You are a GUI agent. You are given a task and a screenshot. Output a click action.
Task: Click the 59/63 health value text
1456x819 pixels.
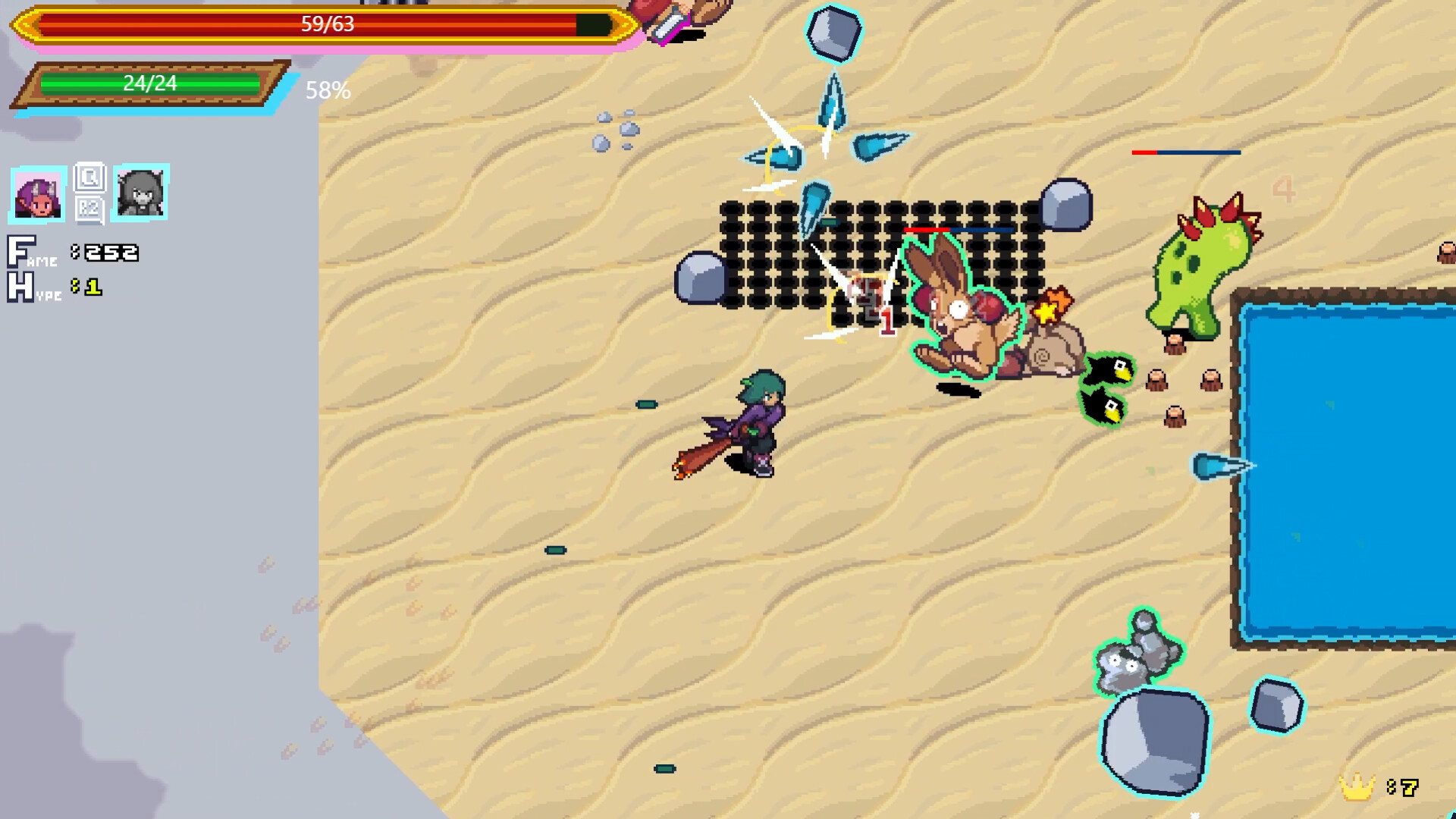coord(328,24)
